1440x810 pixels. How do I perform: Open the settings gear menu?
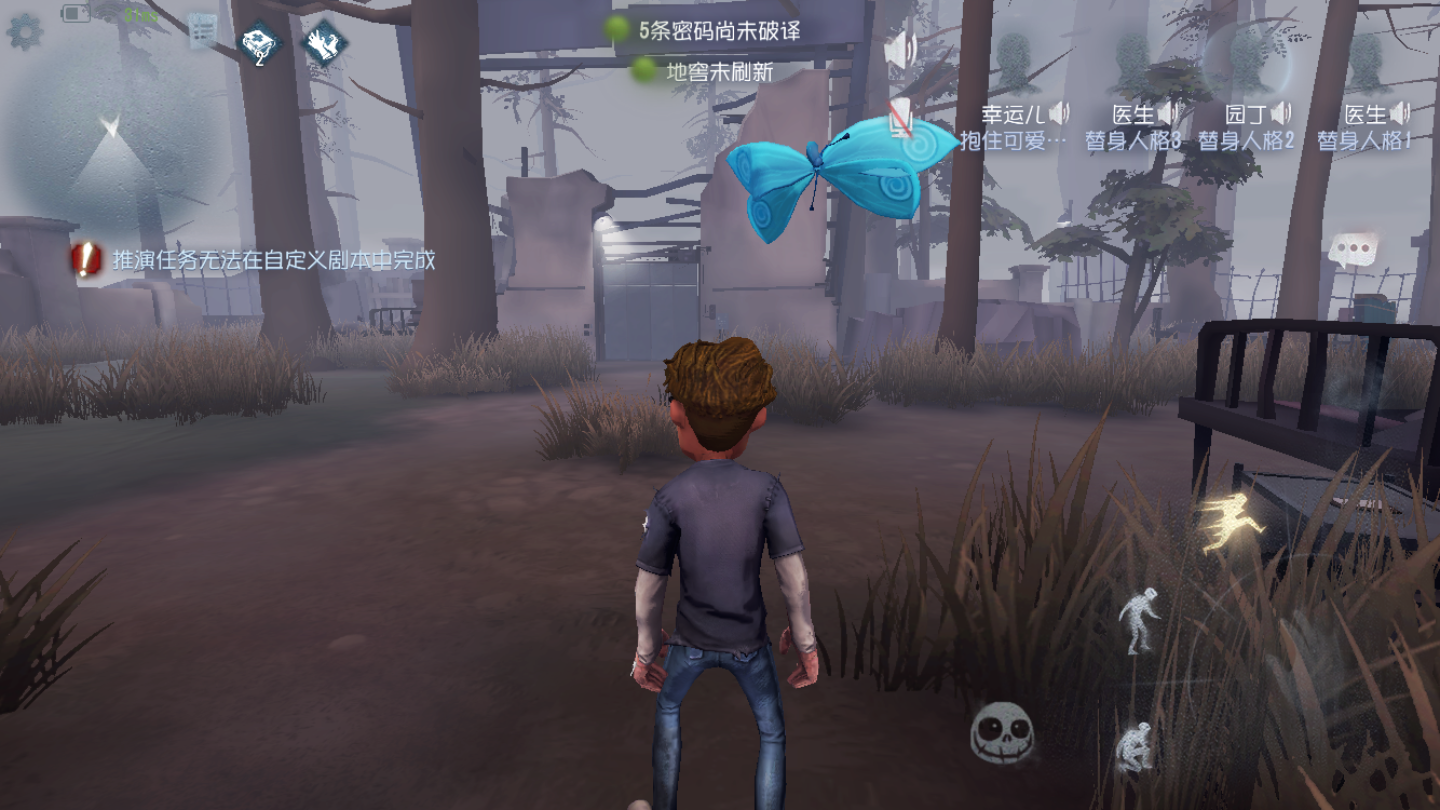[x=23, y=31]
